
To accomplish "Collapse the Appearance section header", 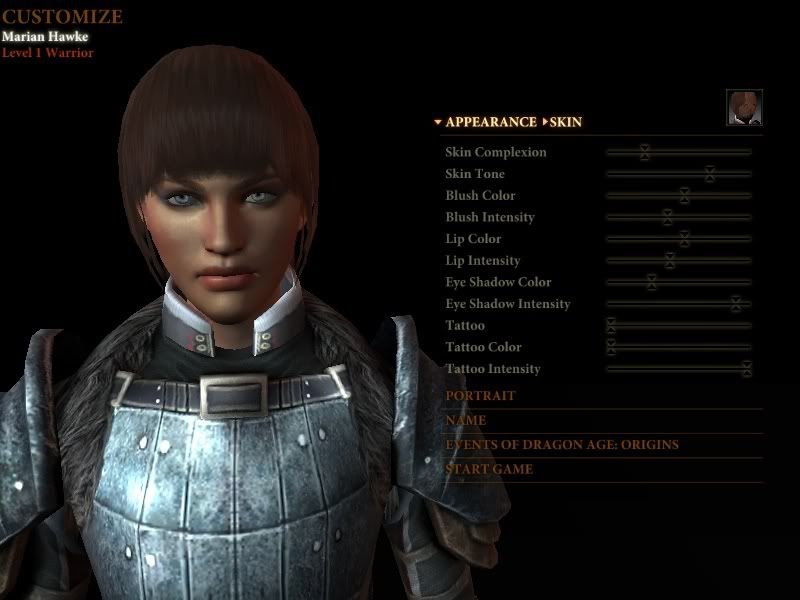I will click(490, 122).
